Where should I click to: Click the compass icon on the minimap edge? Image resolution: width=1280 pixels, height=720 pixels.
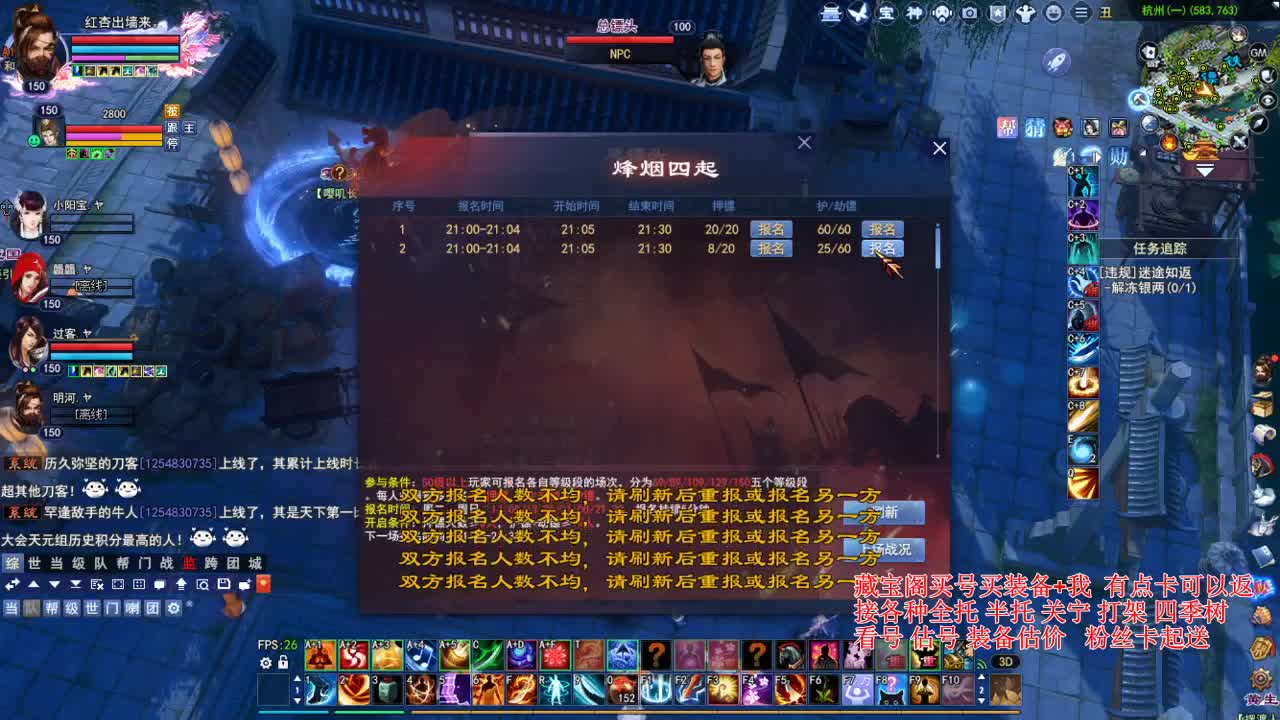(x=1260, y=122)
